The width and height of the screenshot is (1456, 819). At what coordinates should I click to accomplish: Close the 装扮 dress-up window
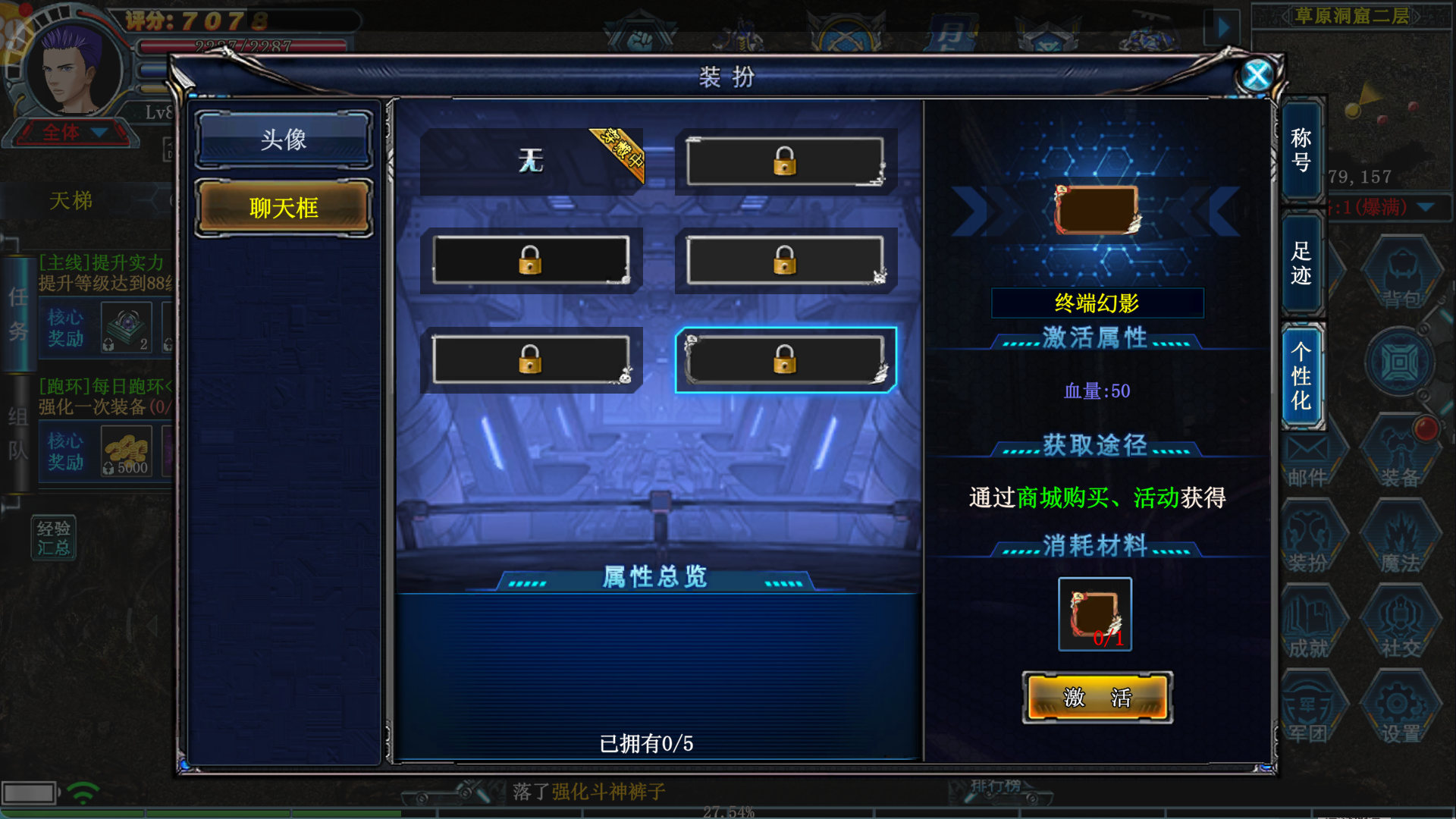1257,75
